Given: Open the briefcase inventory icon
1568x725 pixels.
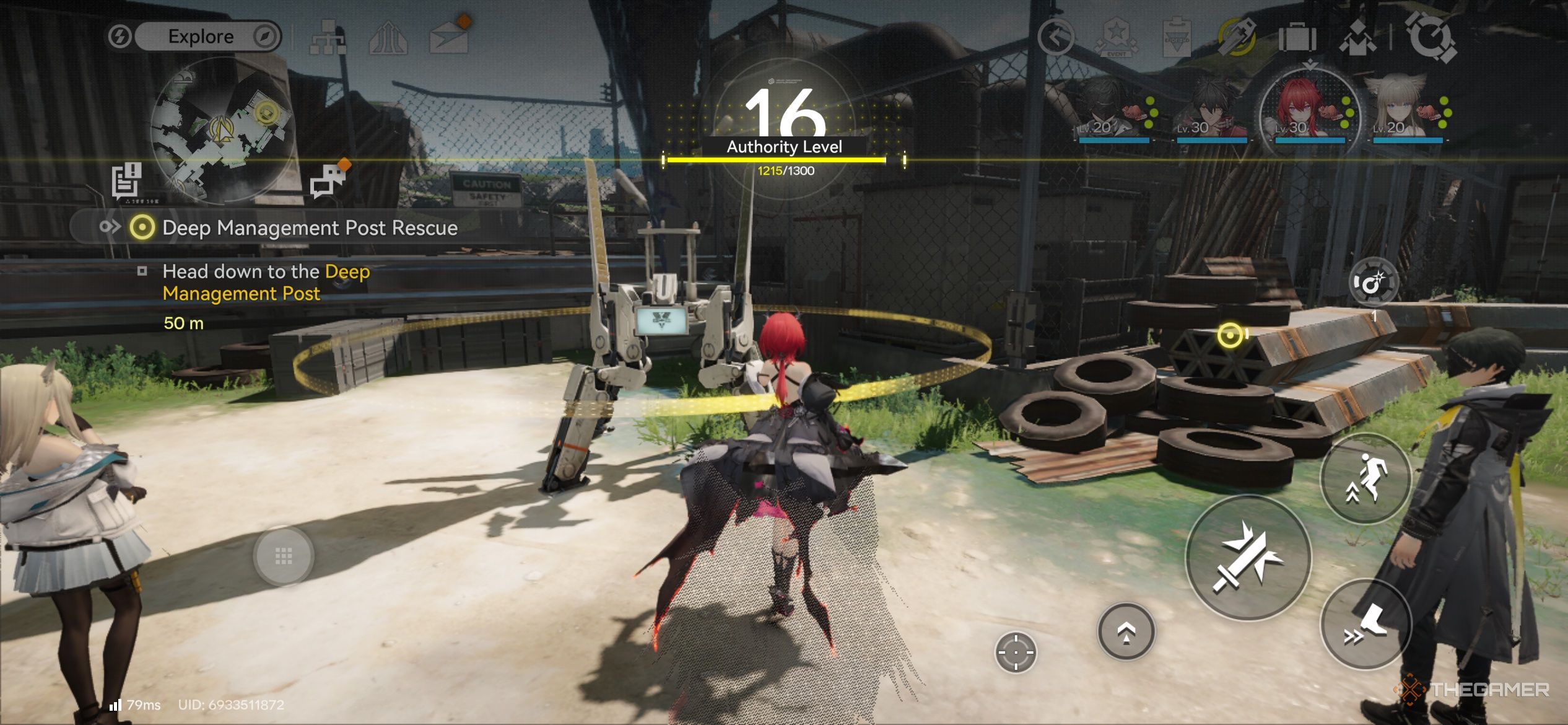Looking at the screenshot, I should pos(1297,38).
